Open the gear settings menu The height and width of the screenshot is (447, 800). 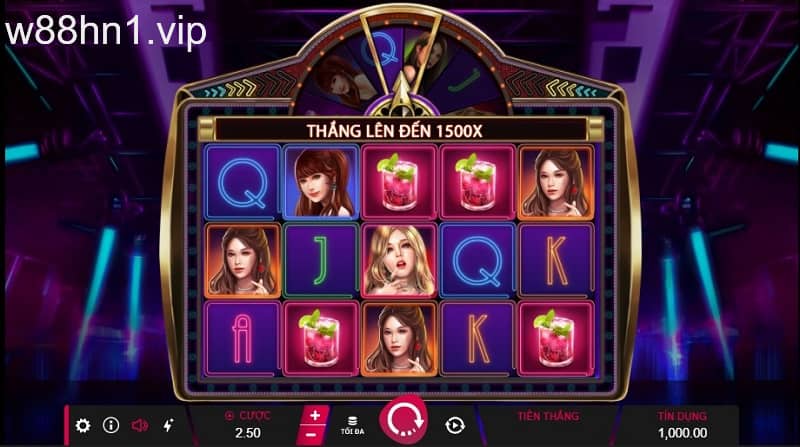click(83, 425)
